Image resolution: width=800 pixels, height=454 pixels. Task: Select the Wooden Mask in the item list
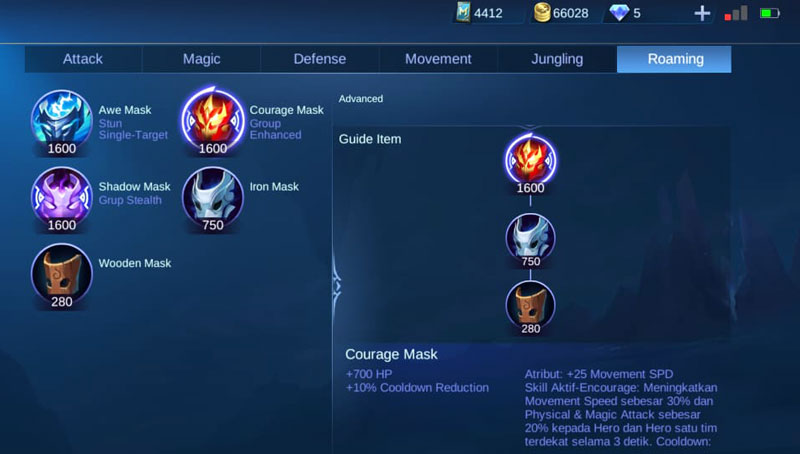point(61,272)
